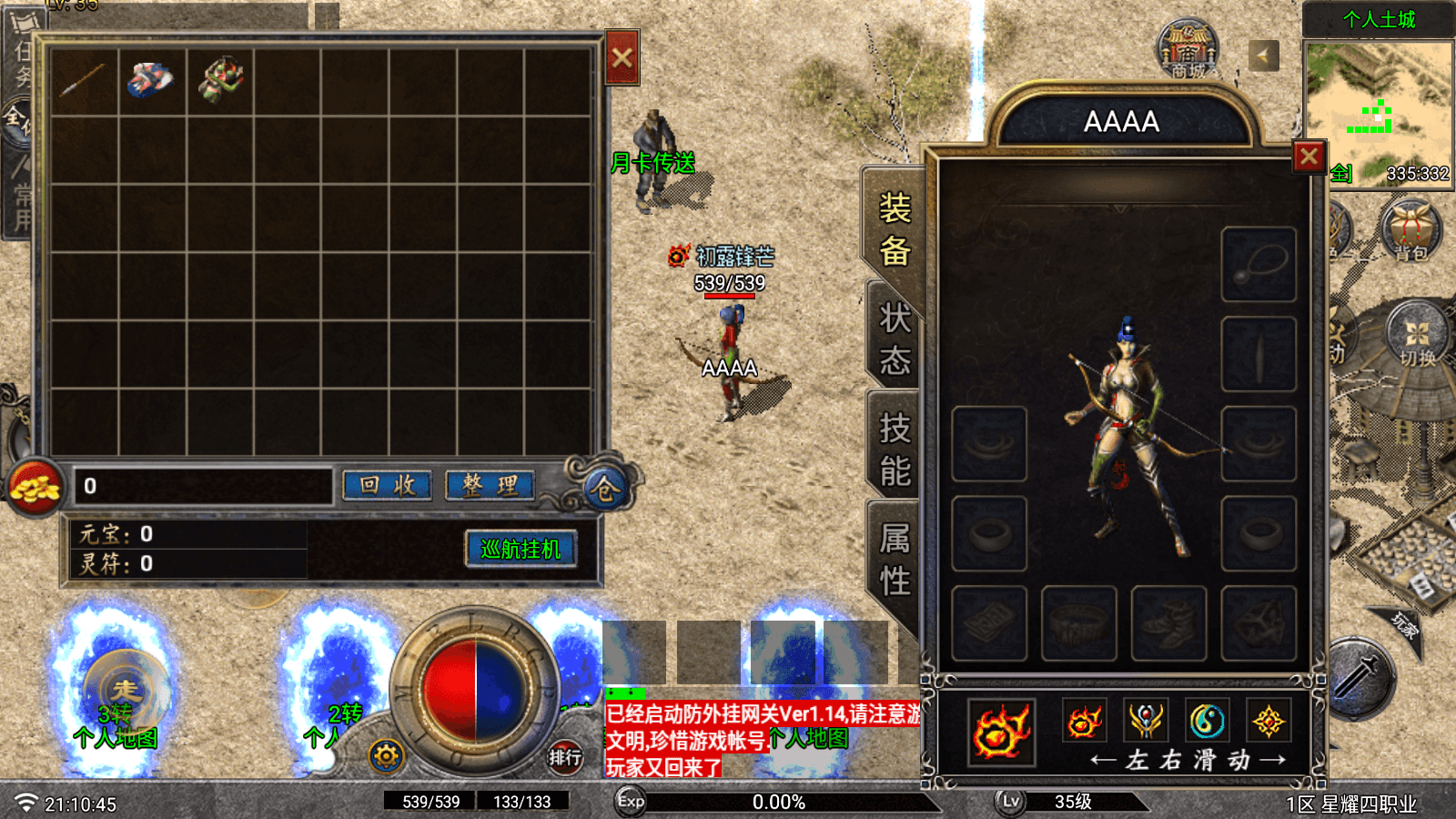Switch to the 状态 status tab
The height and width of the screenshot is (819, 1456).
coord(894,339)
